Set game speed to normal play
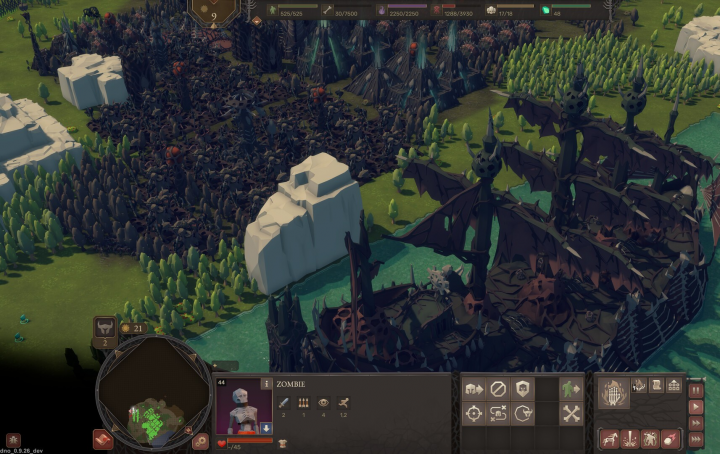This screenshot has height=454, width=720. click(696, 406)
